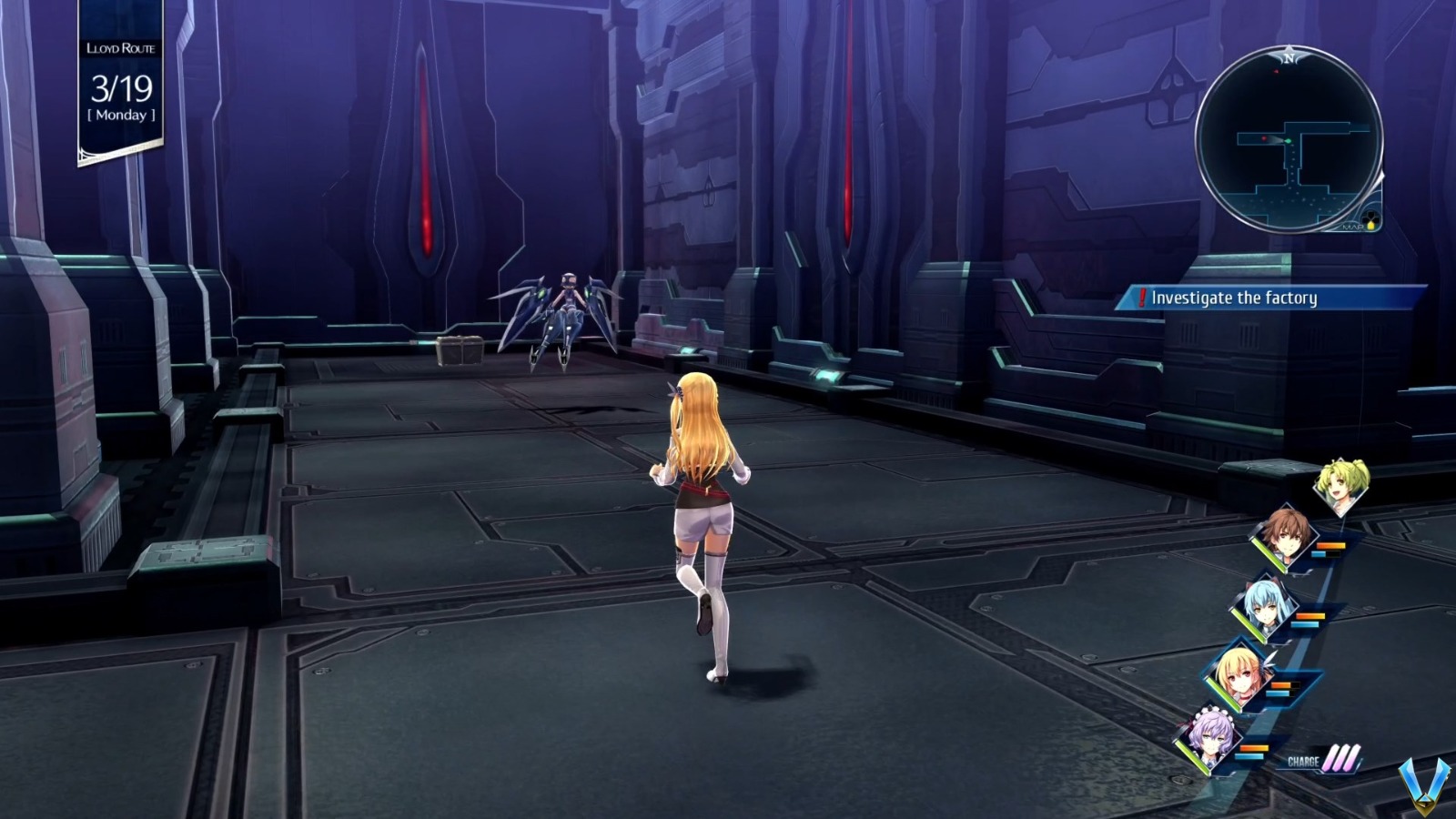Select the green player arrow on the minimap

[x=1288, y=140]
